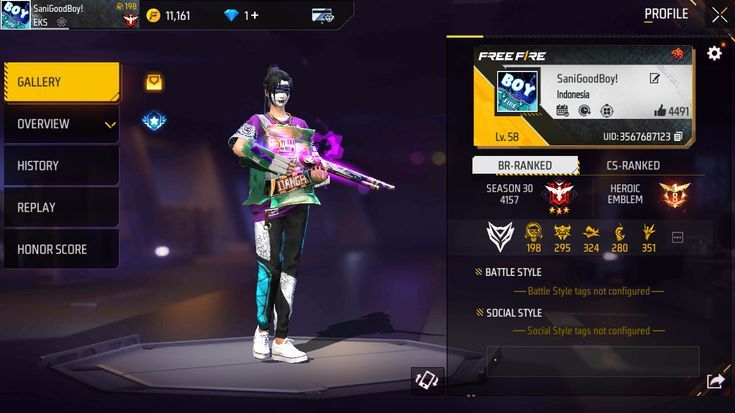
Task: Open the History section
Action: (x=62, y=166)
